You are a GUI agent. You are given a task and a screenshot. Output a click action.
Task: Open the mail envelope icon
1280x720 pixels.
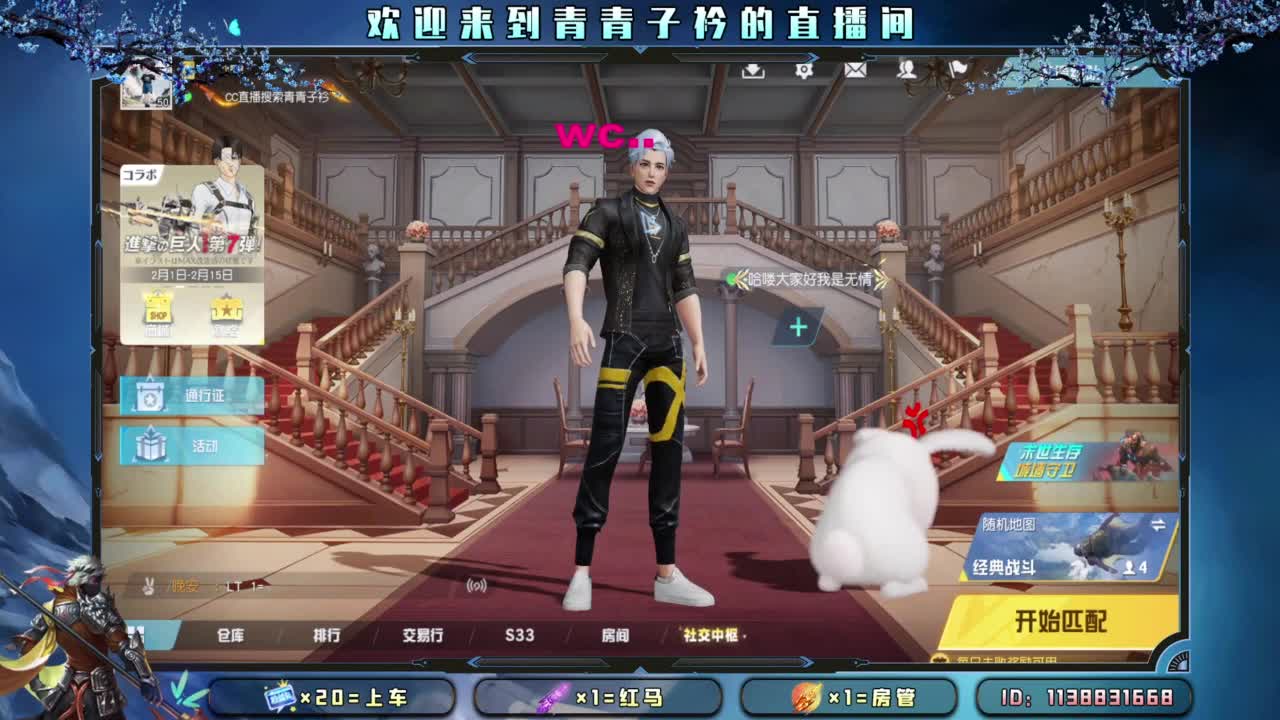click(x=857, y=72)
